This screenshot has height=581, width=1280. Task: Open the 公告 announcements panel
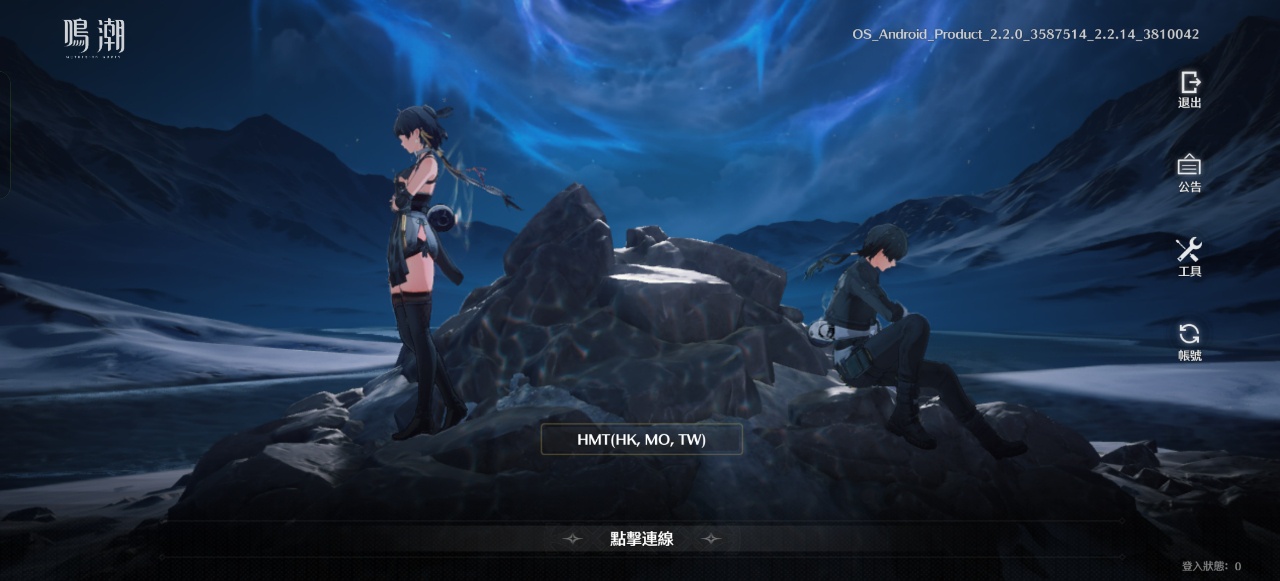(x=1189, y=173)
